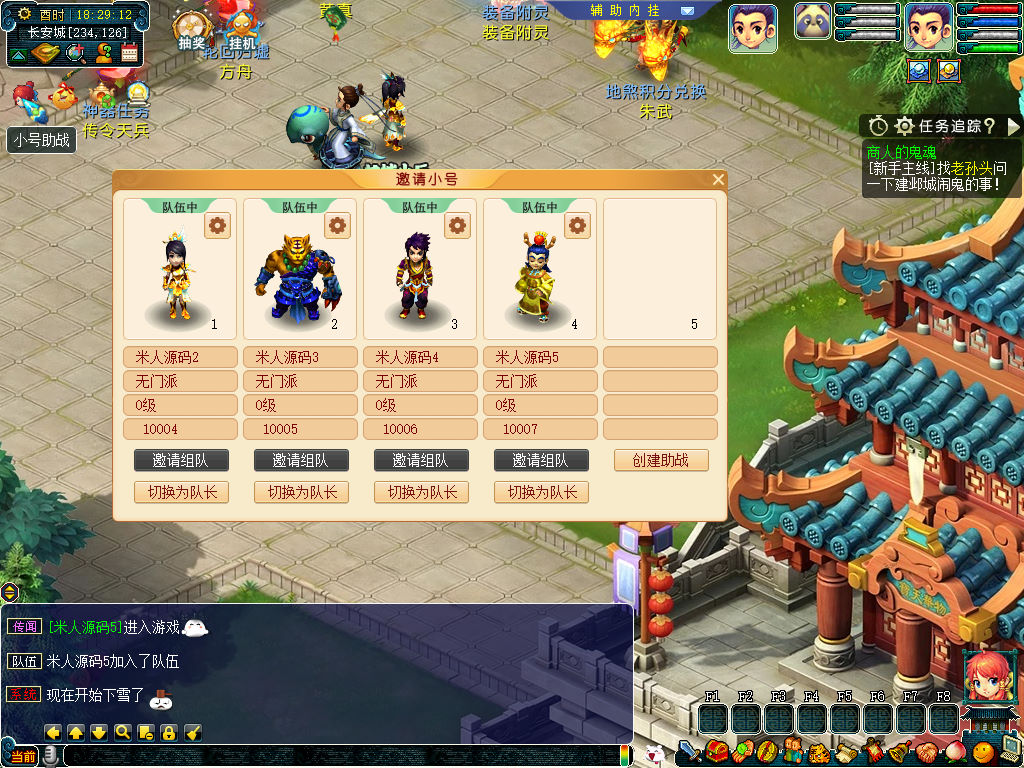
Task: Click the chat magnifier search icon
Action: click(123, 732)
